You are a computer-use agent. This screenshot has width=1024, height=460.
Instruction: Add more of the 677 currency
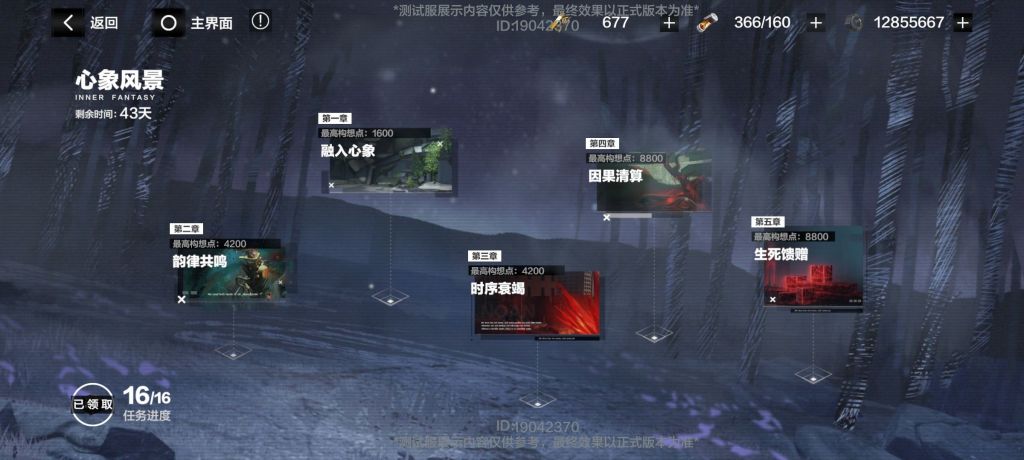coord(669,23)
